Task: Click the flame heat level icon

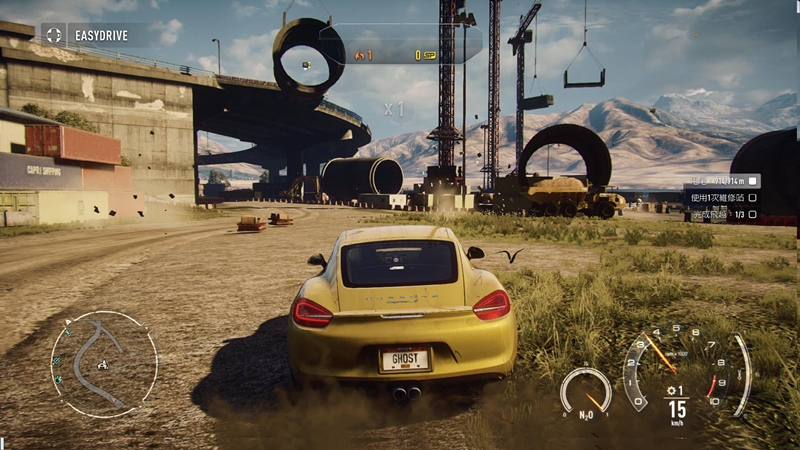Action: pyautogui.click(x=359, y=55)
